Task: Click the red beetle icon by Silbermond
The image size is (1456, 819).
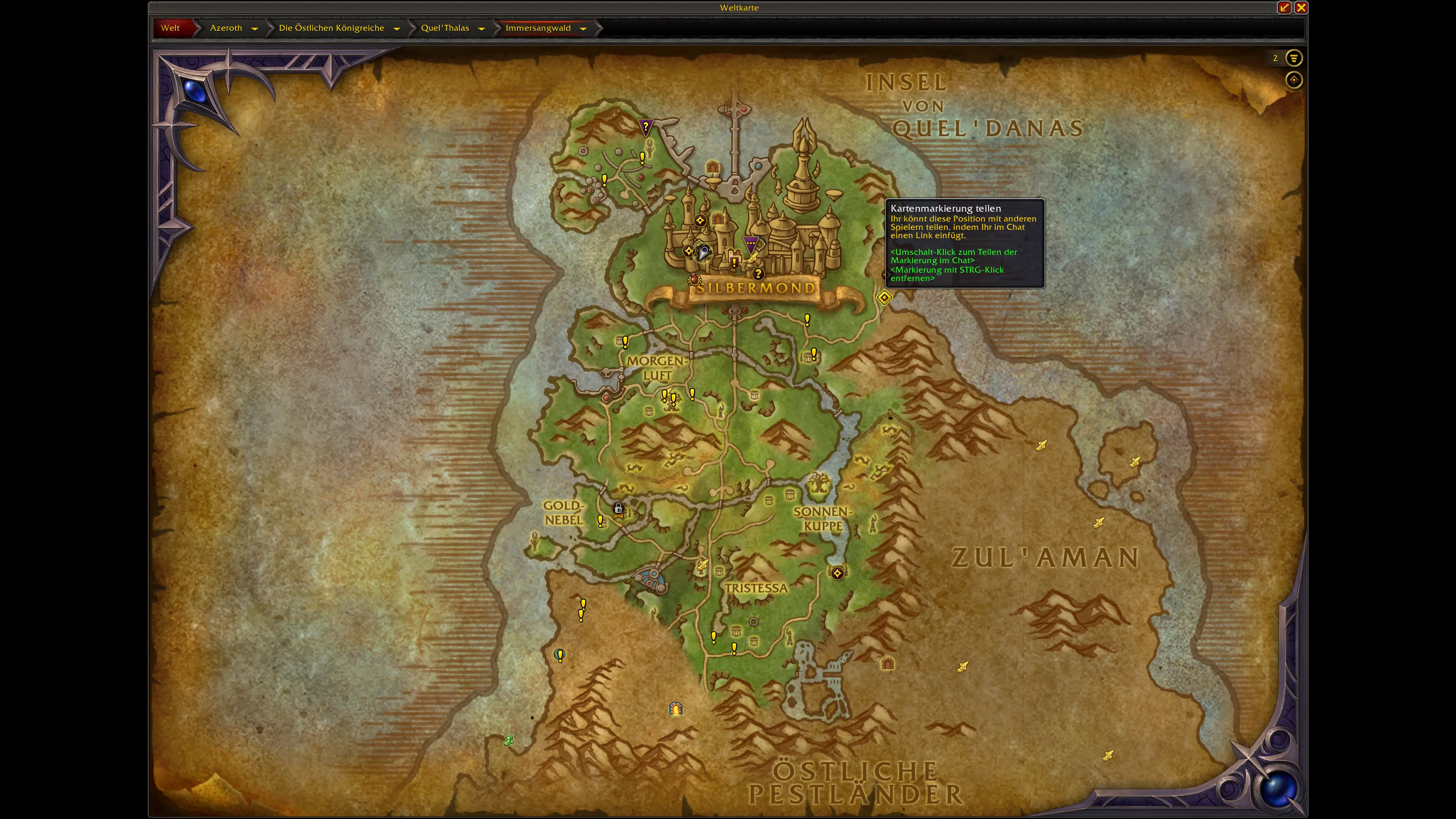Action: coord(693,279)
